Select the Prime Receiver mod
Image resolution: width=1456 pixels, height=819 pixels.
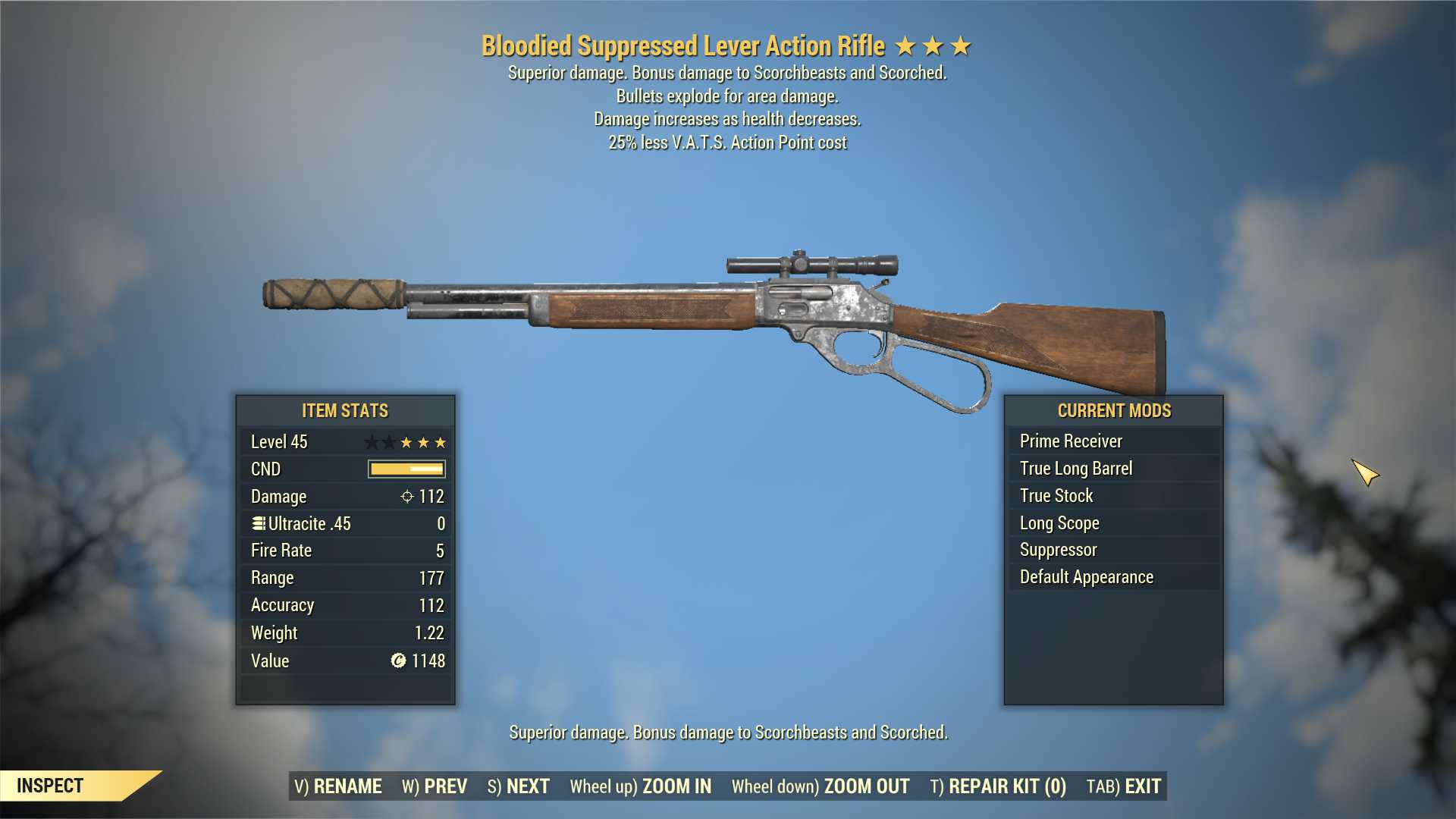point(1071,441)
